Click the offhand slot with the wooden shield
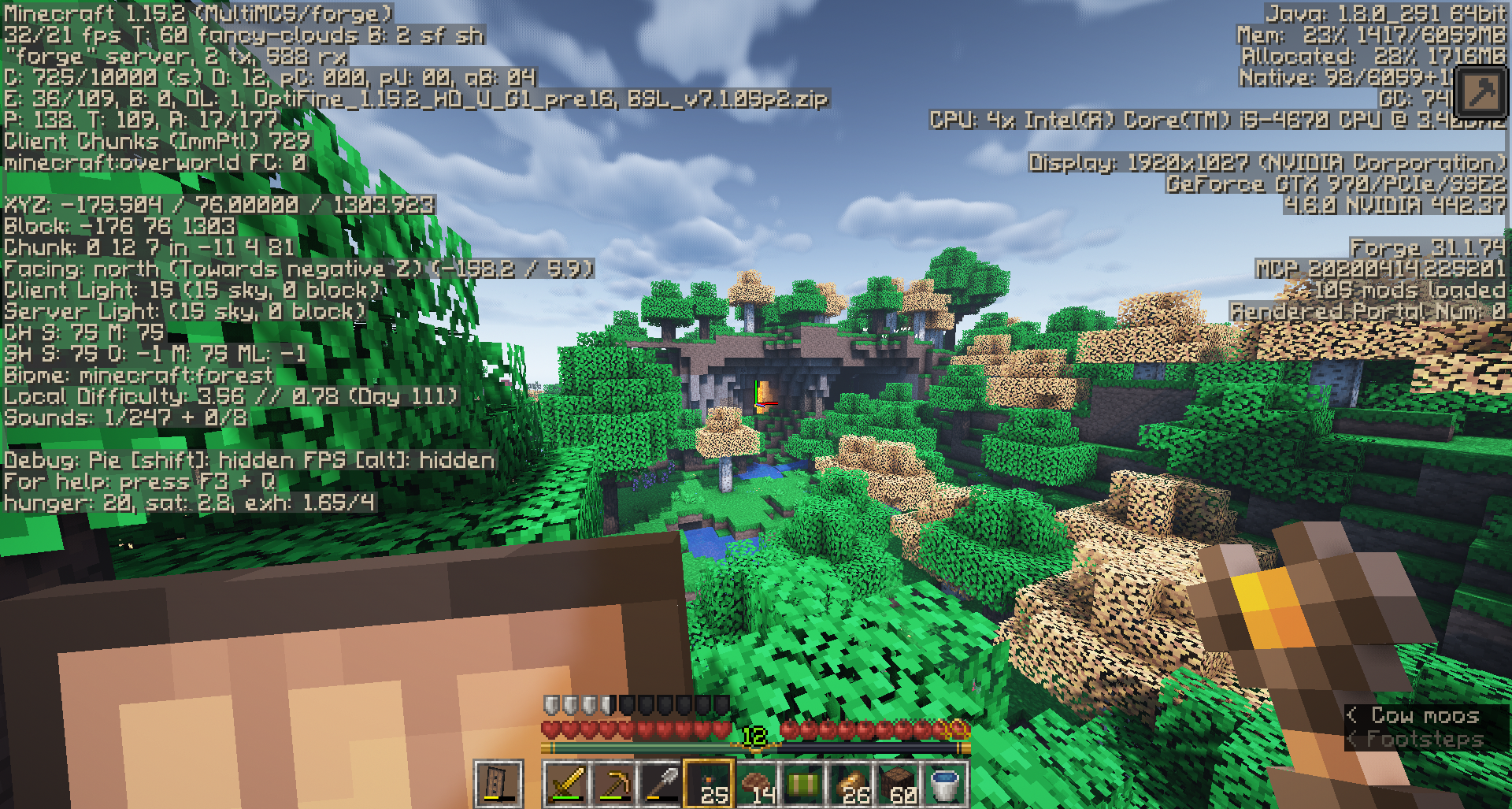Screen dimensions: 1512x809 [x=498, y=784]
